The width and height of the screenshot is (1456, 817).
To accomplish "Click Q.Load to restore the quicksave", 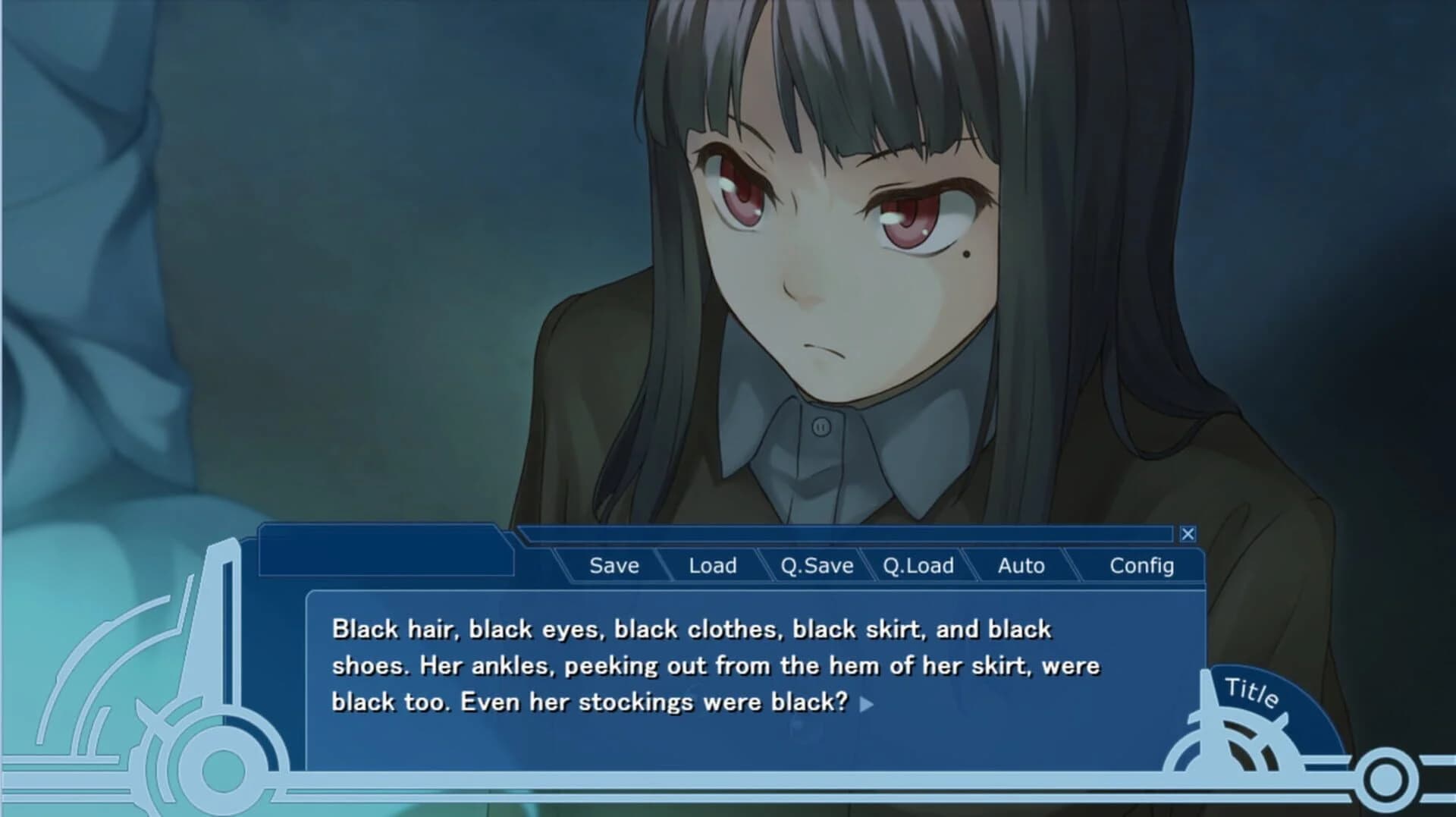I will coord(920,565).
